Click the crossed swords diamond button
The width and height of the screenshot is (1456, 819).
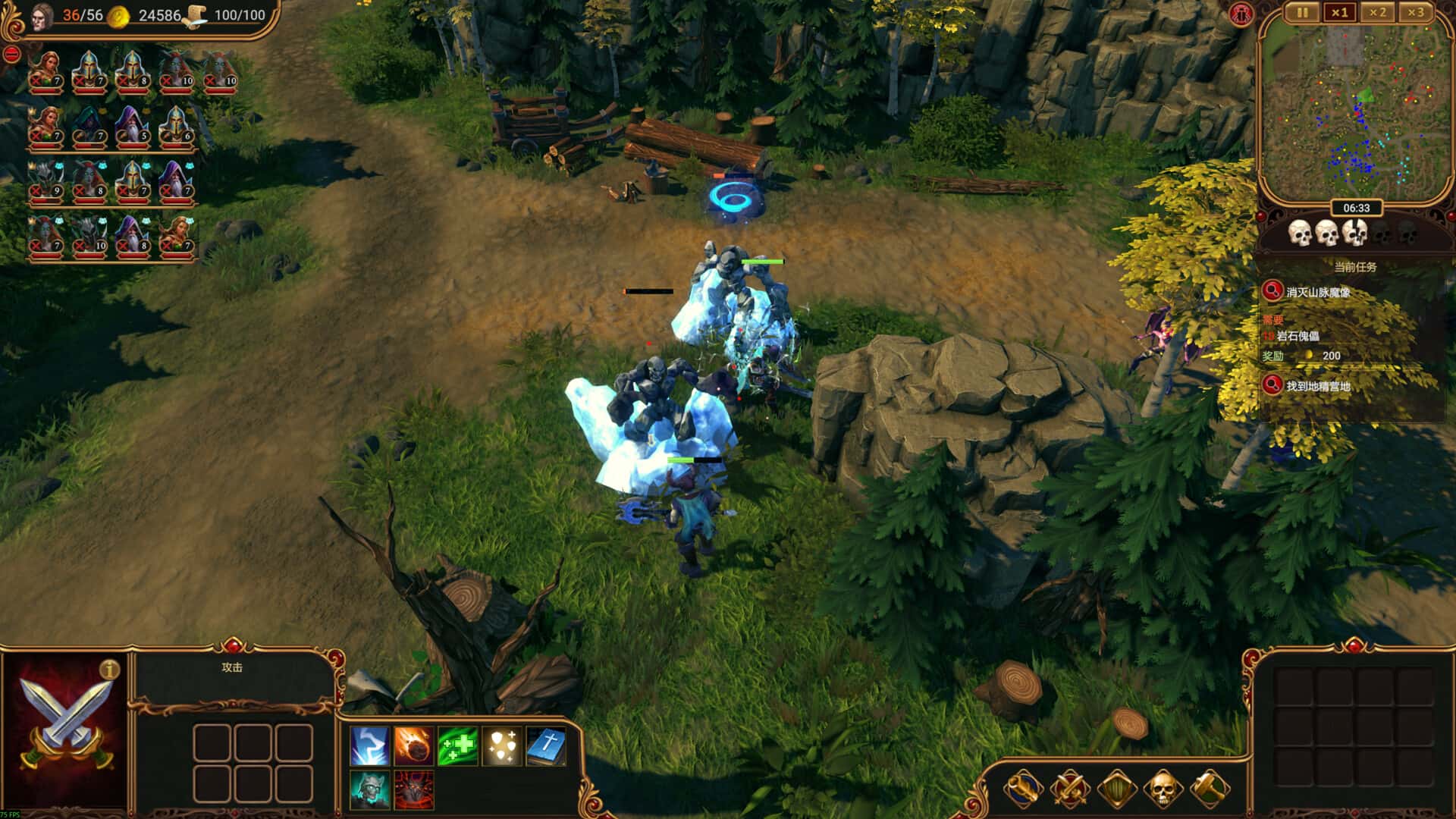1069,789
